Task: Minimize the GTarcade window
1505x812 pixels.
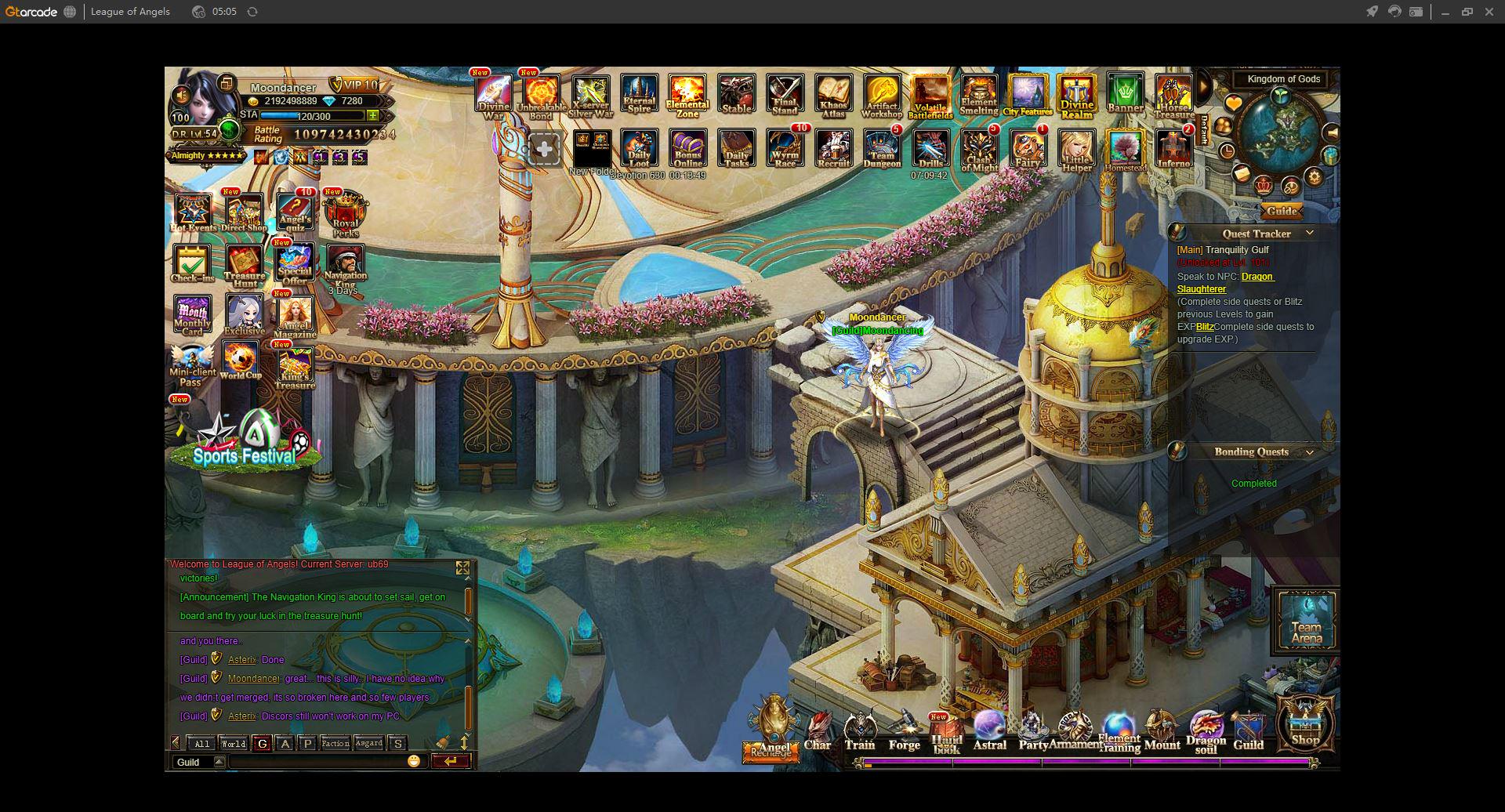Action: tap(1445, 12)
